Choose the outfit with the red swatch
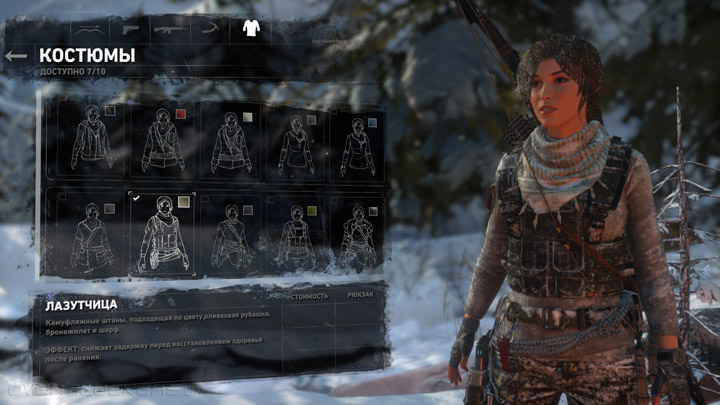 [162, 139]
